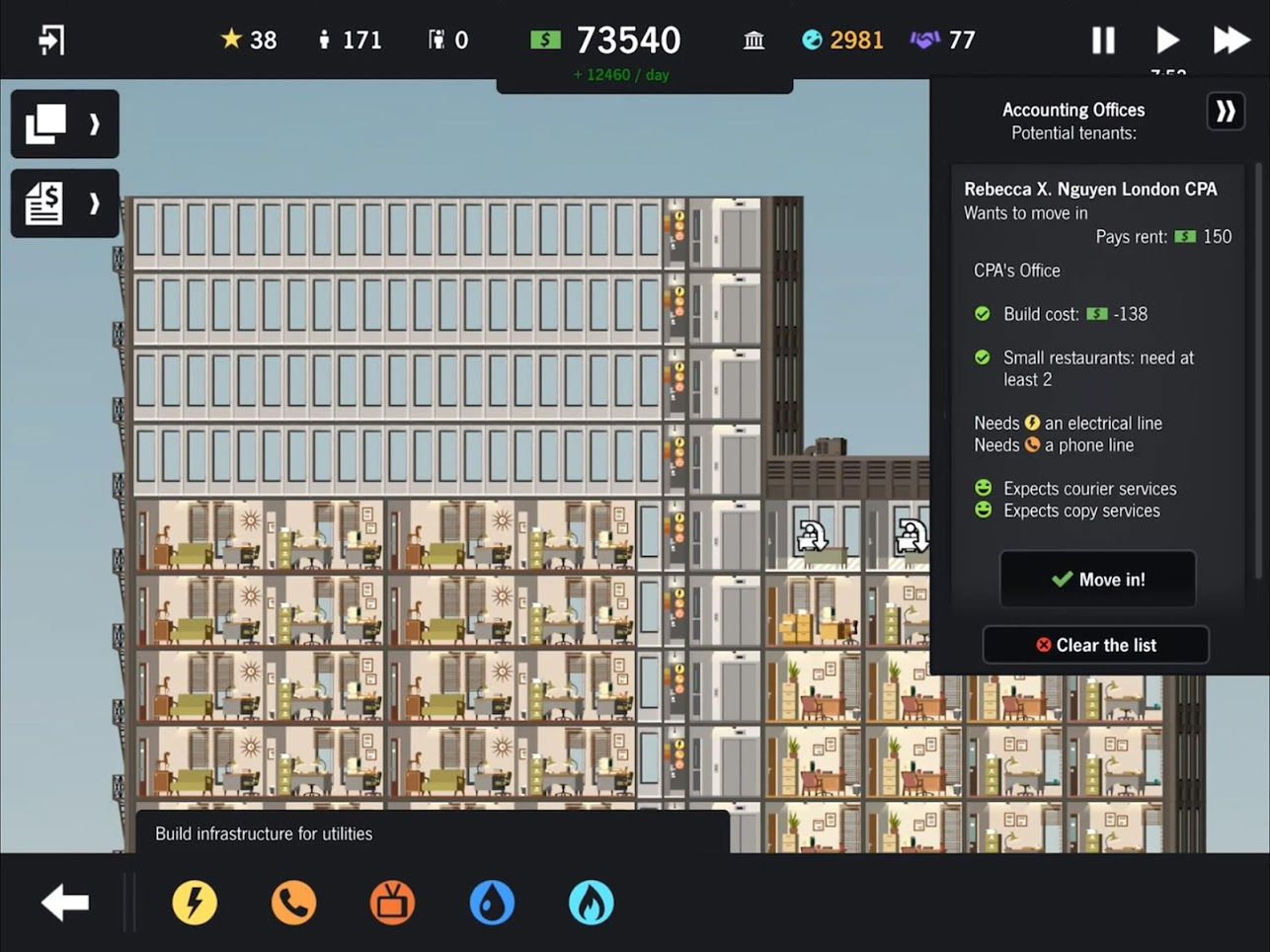Screen dimensions: 1270x952
Task: Collapse the Accounting Offices tenant panel
Action: point(1225,112)
